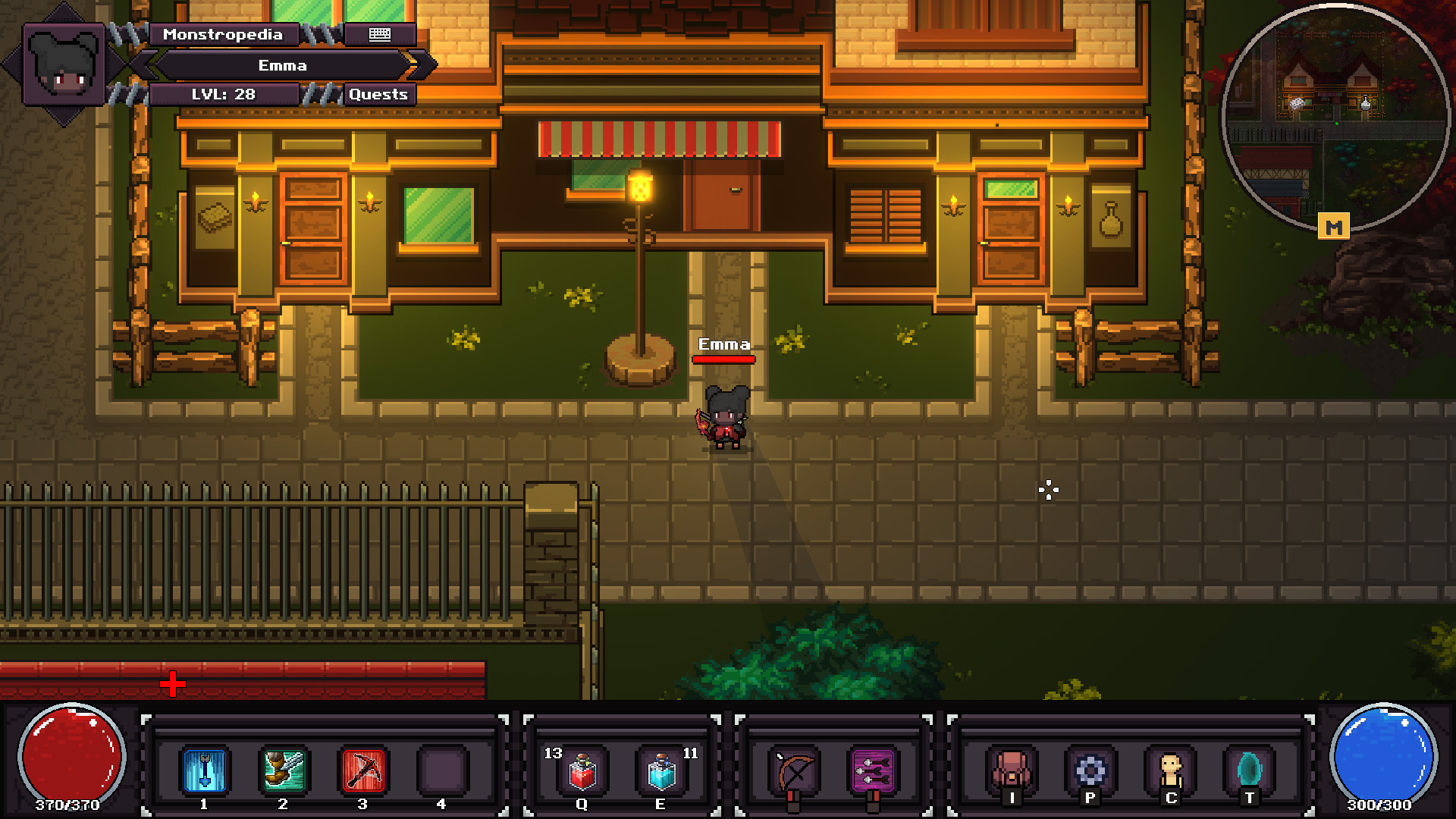Click the keyboard shortcuts icon next to Monstropedia
The height and width of the screenshot is (819, 1456).
379,34
